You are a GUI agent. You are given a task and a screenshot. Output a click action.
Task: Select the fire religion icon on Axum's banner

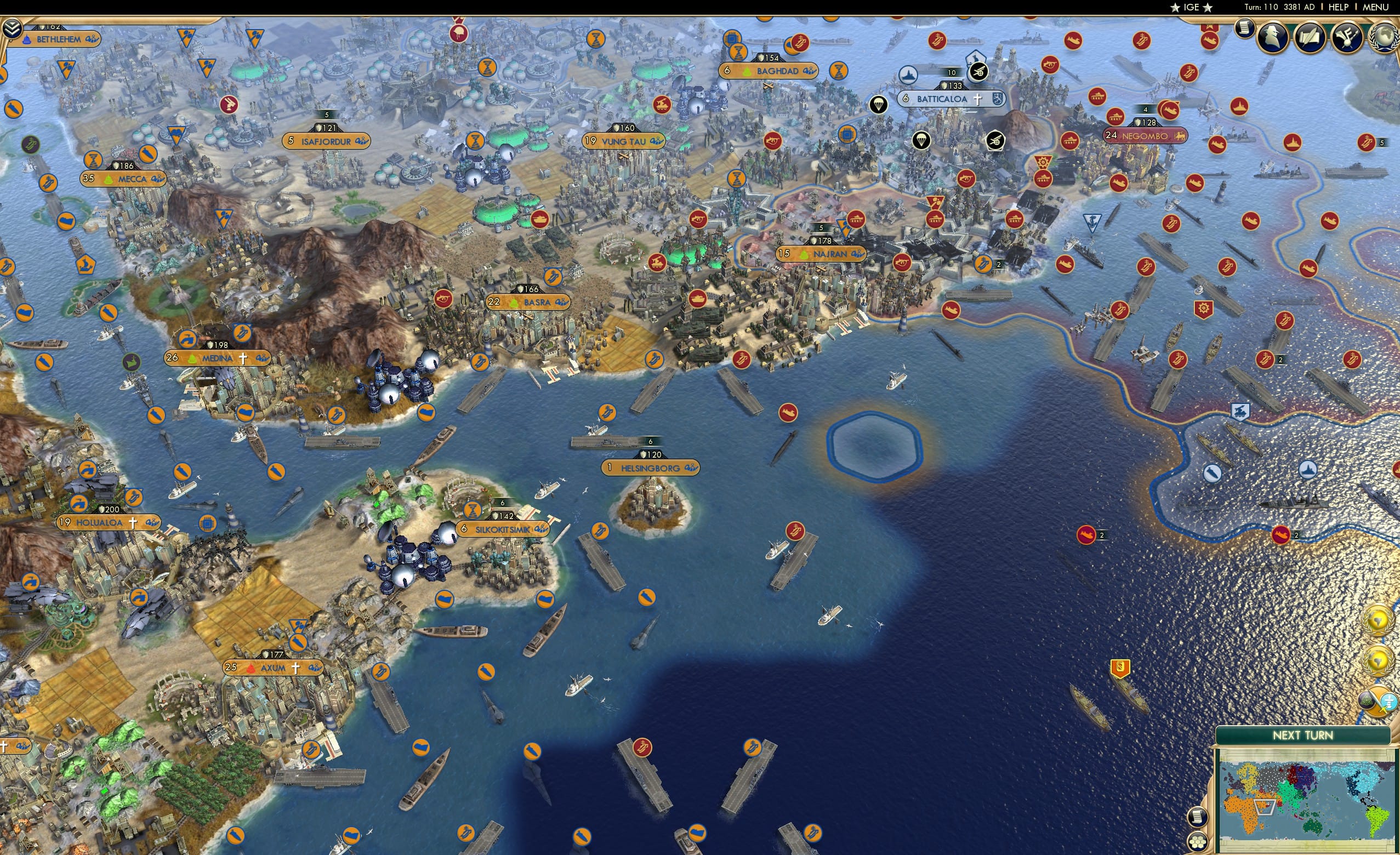[253, 670]
